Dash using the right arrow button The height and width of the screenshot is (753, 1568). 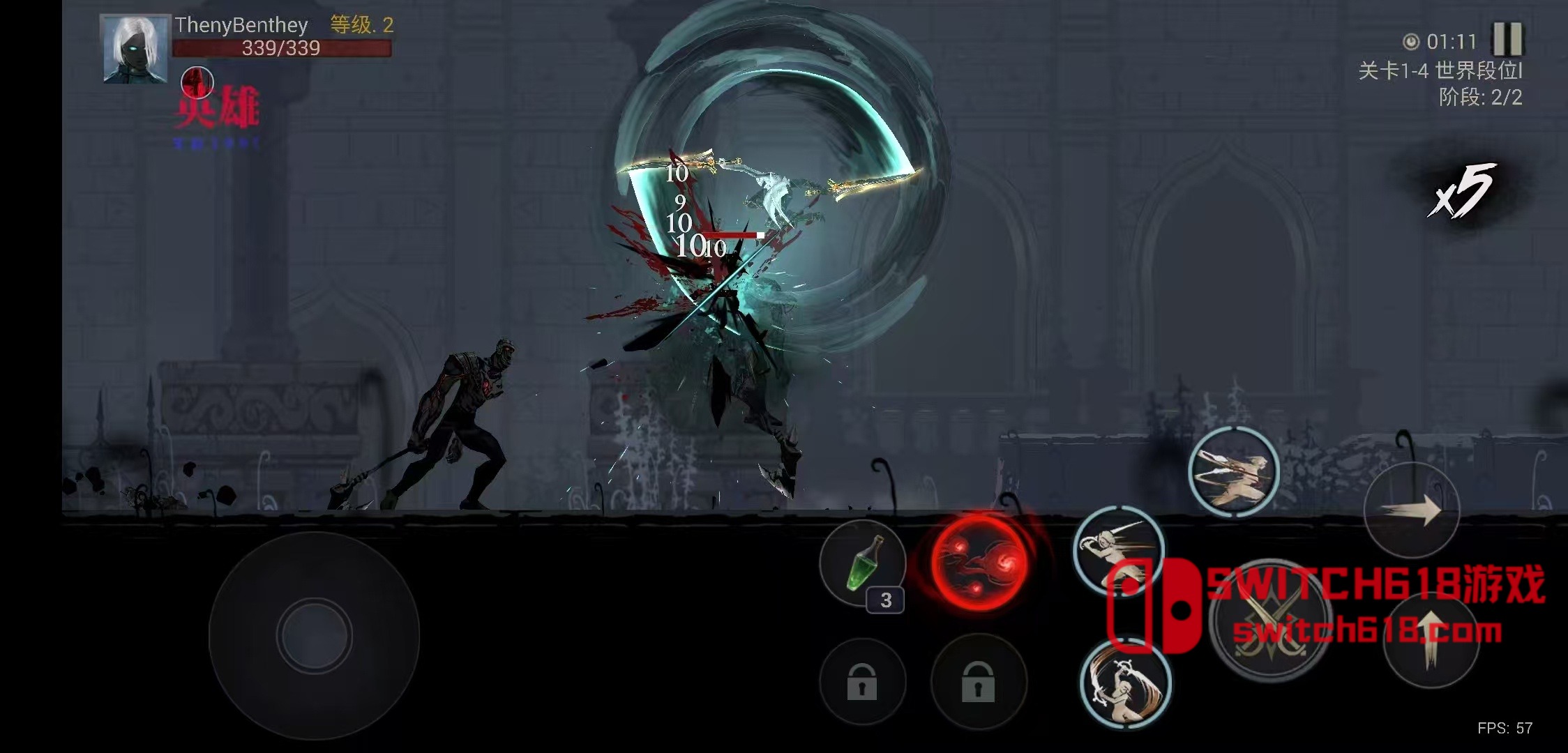click(x=1412, y=510)
